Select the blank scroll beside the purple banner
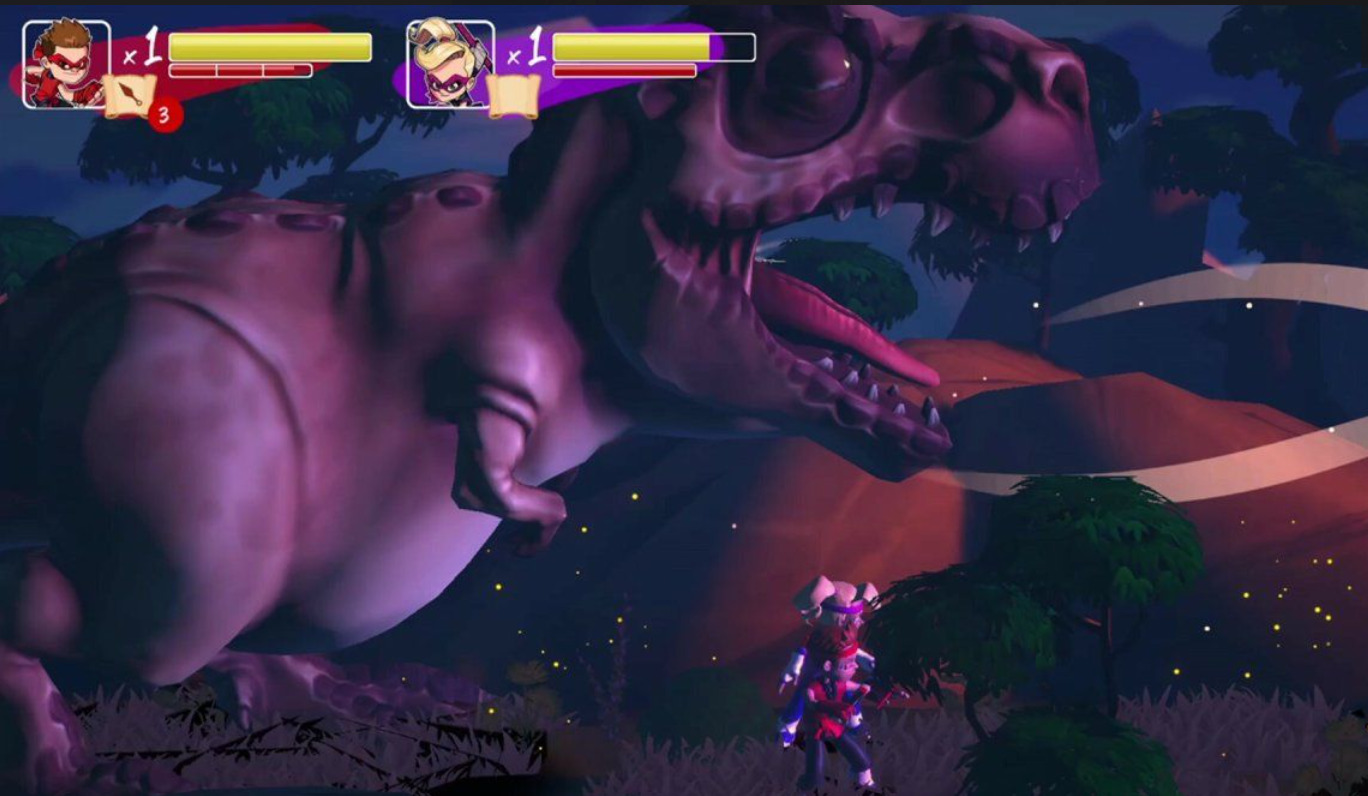Viewport: 1368px width, 796px height. tap(514, 96)
